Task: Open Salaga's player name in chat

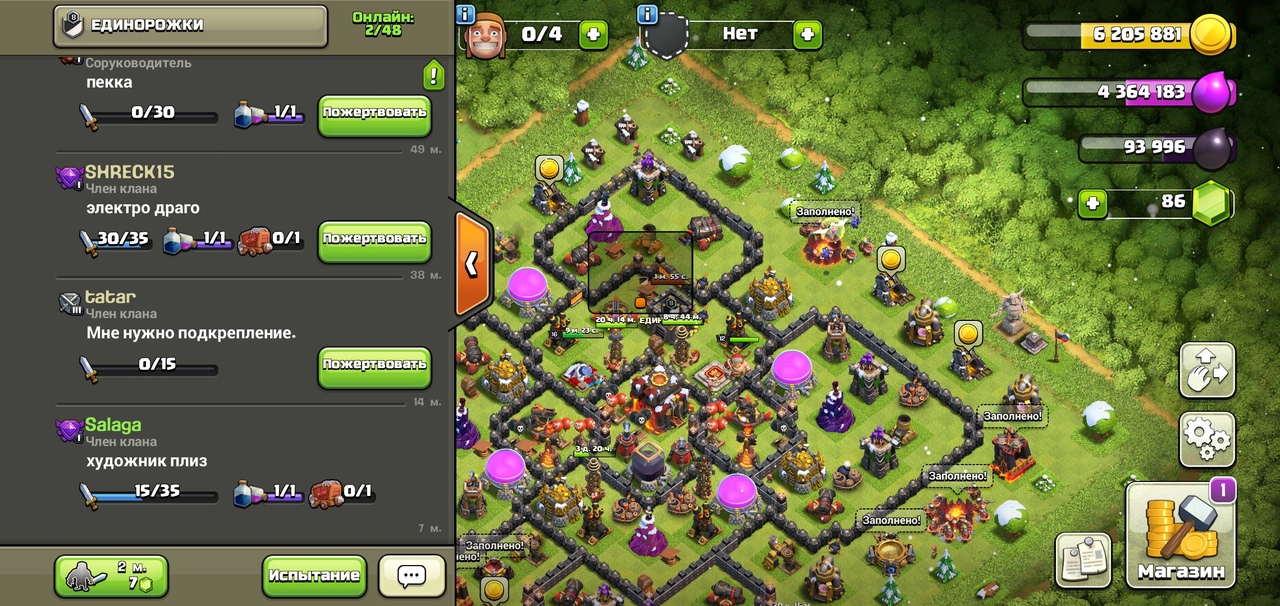Action: (113, 425)
